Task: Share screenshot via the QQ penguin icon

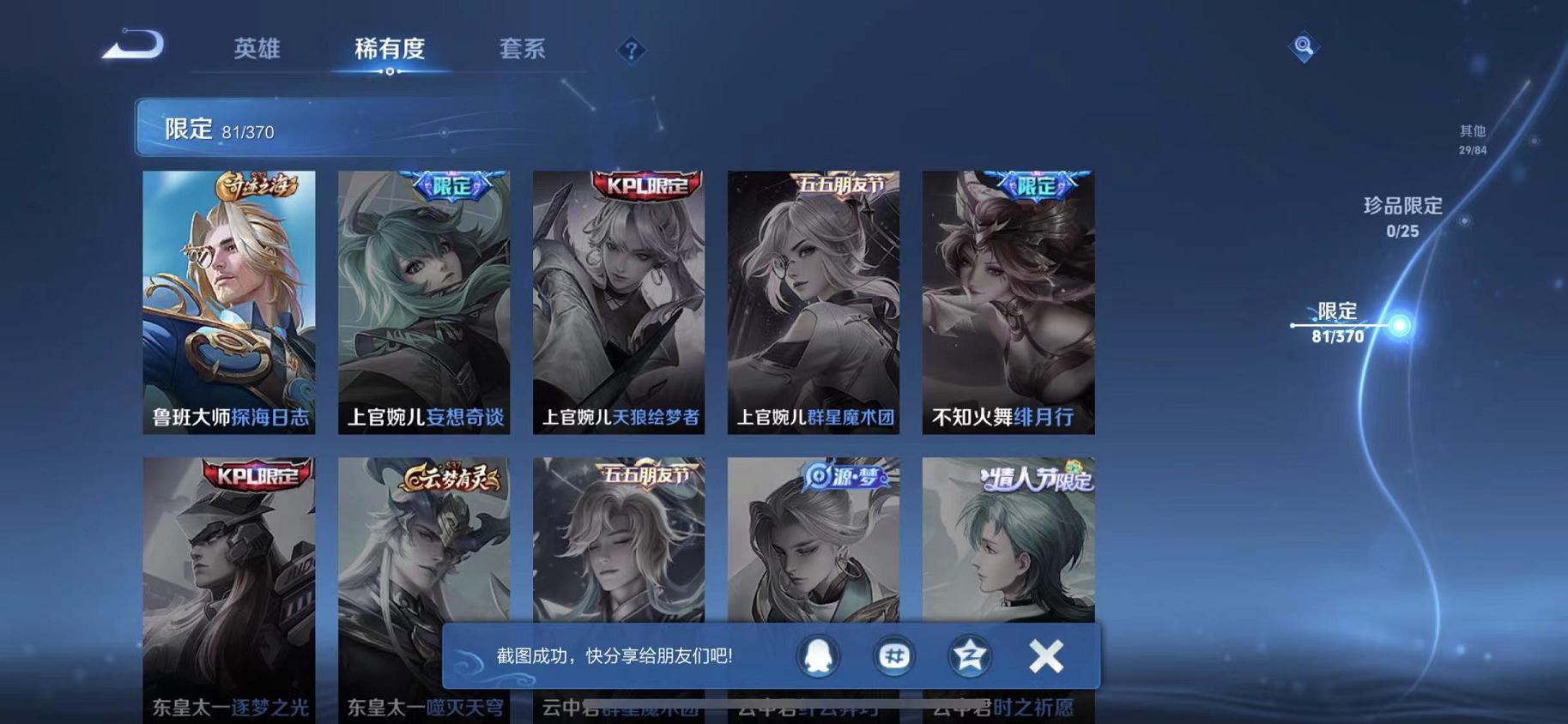Action: pyautogui.click(x=817, y=656)
